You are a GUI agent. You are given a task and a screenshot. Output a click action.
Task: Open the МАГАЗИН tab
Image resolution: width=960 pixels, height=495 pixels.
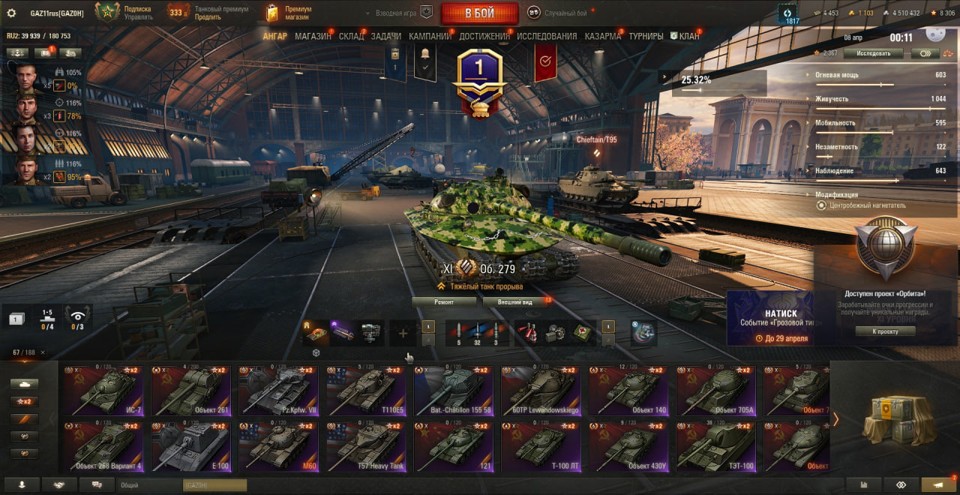click(313, 36)
